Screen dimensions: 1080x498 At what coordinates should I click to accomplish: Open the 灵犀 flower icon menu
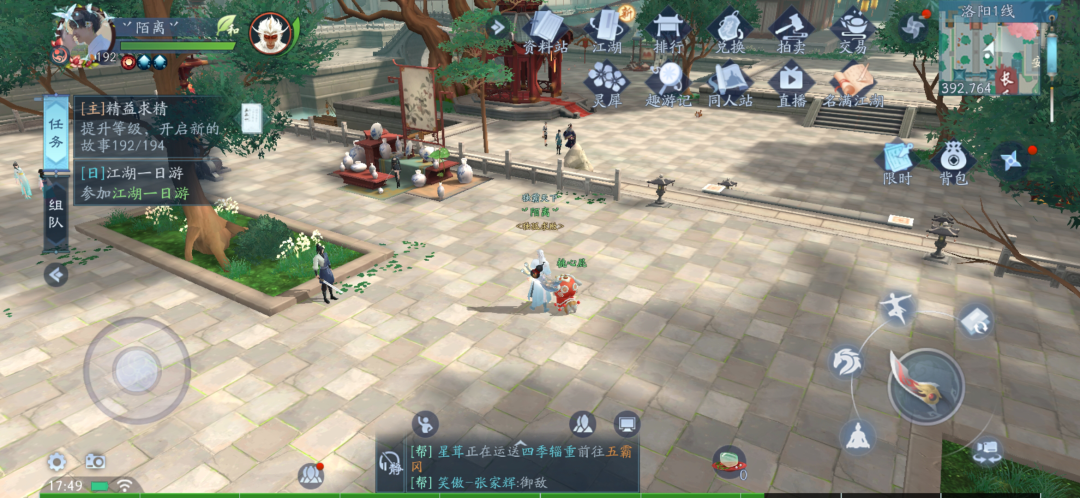[x=606, y=82]
